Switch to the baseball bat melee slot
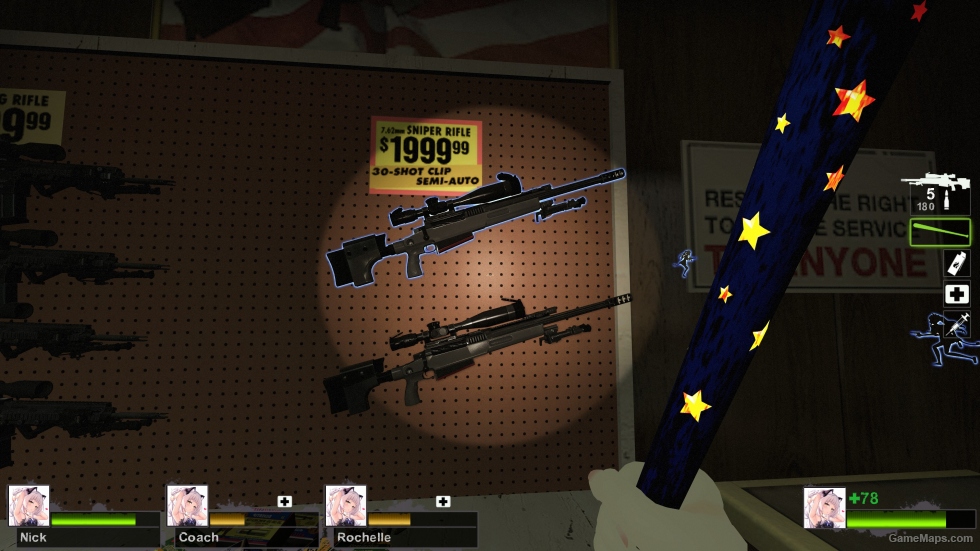Screen dimensions: 980x551 point(940,232)
